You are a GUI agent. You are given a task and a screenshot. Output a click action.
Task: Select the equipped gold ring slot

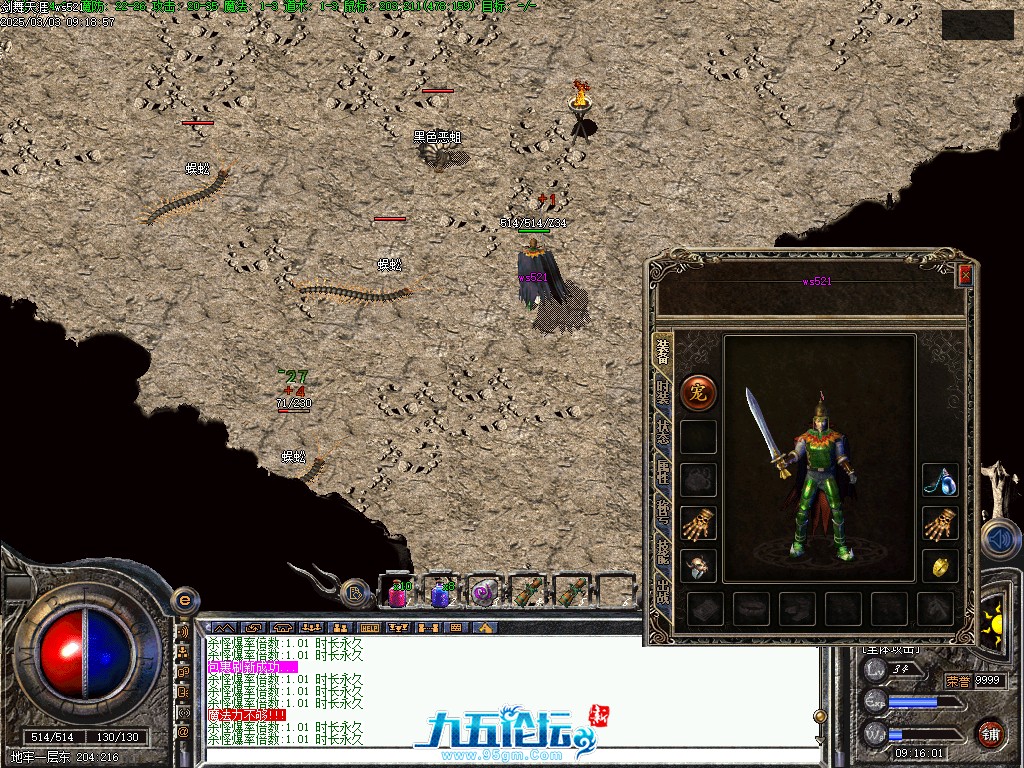click(x=940, y=565)
